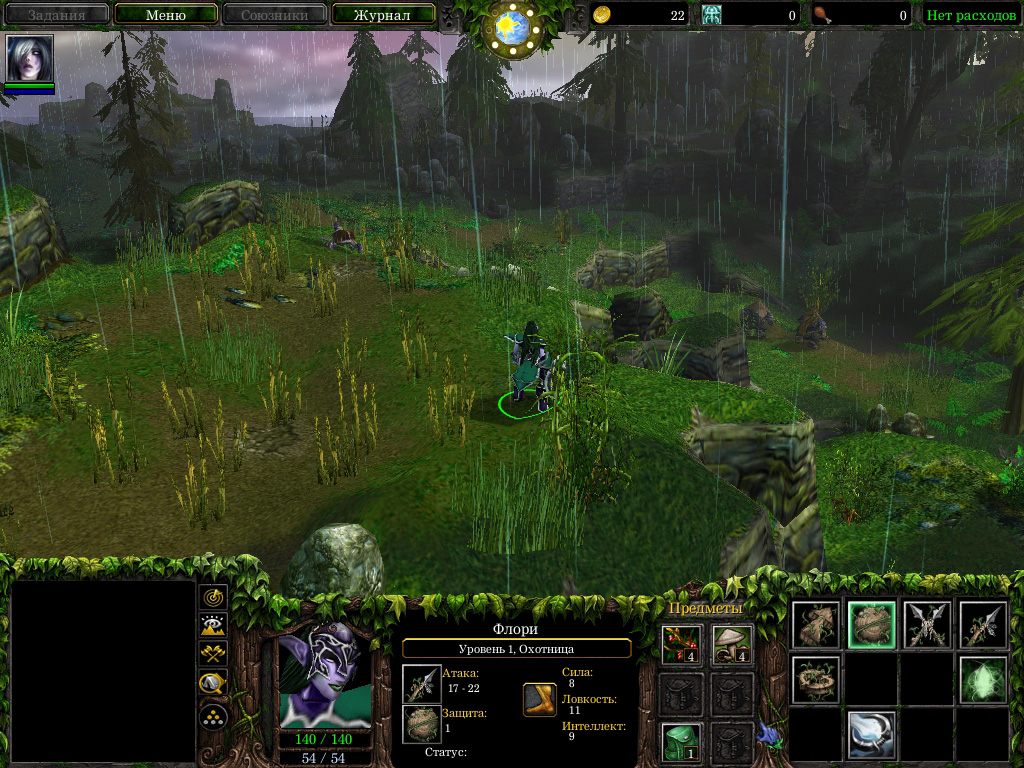Use the red berries inventory item
Viewport: 1024px width, 768px height.
click(681, 643)
